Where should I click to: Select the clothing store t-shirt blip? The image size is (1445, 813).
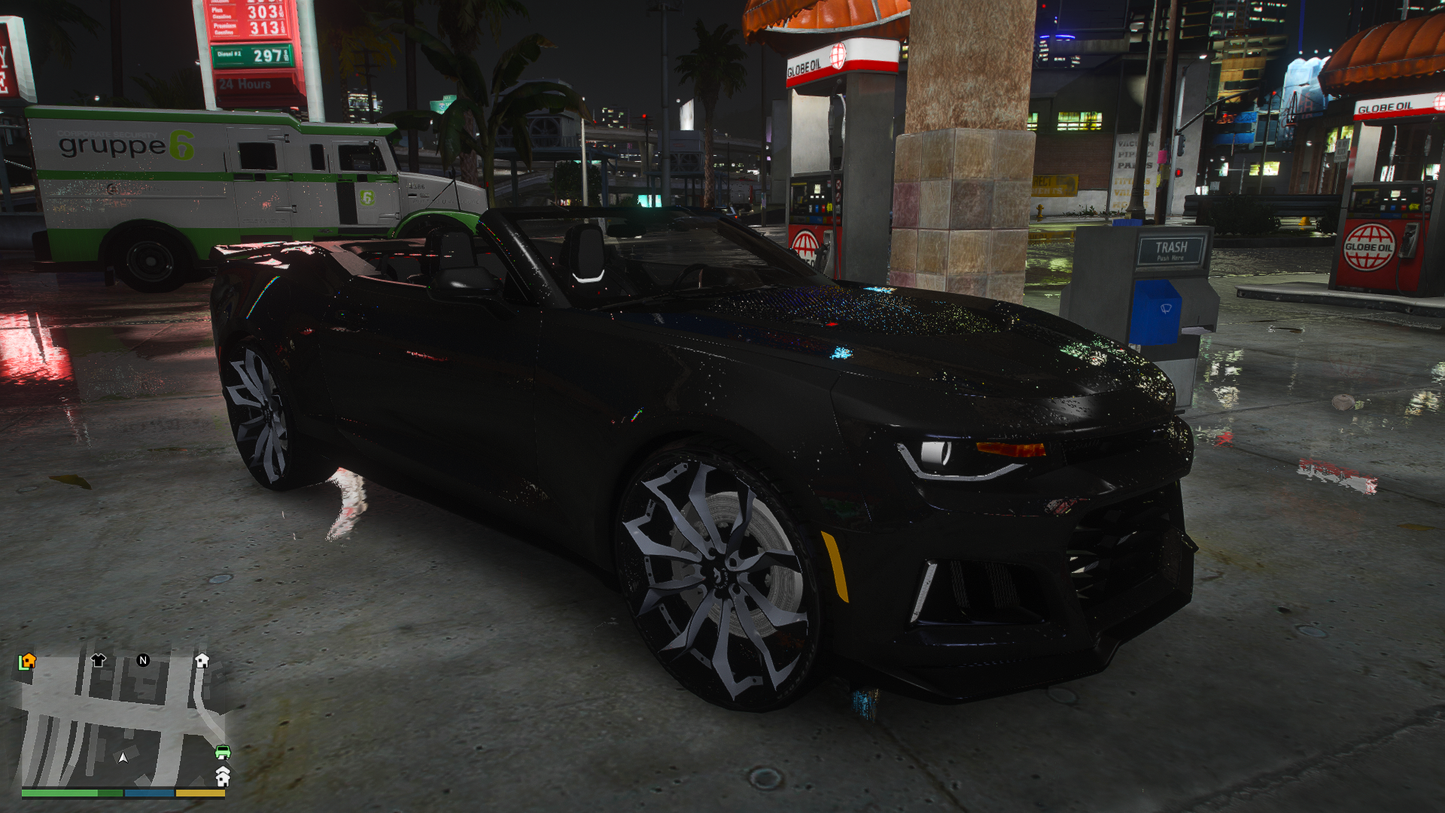[98, 660]
